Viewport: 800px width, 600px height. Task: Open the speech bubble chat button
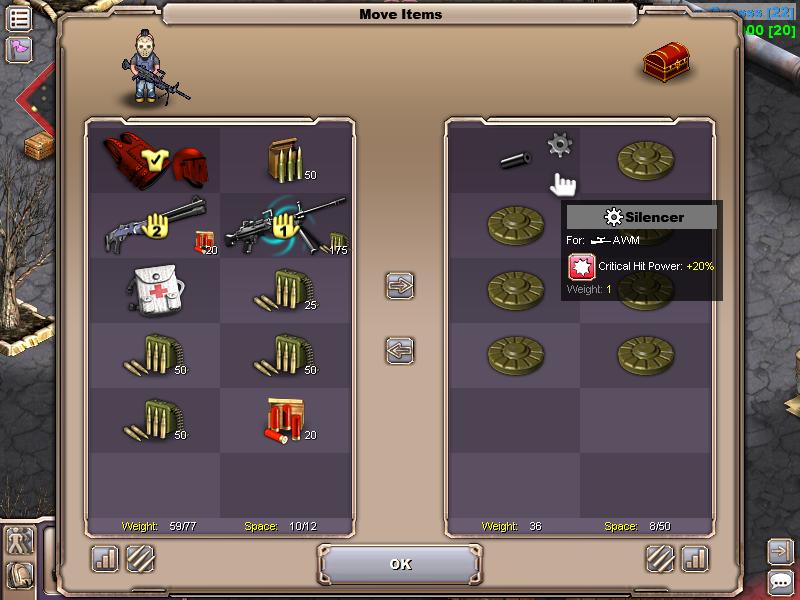tap(781, 582)
